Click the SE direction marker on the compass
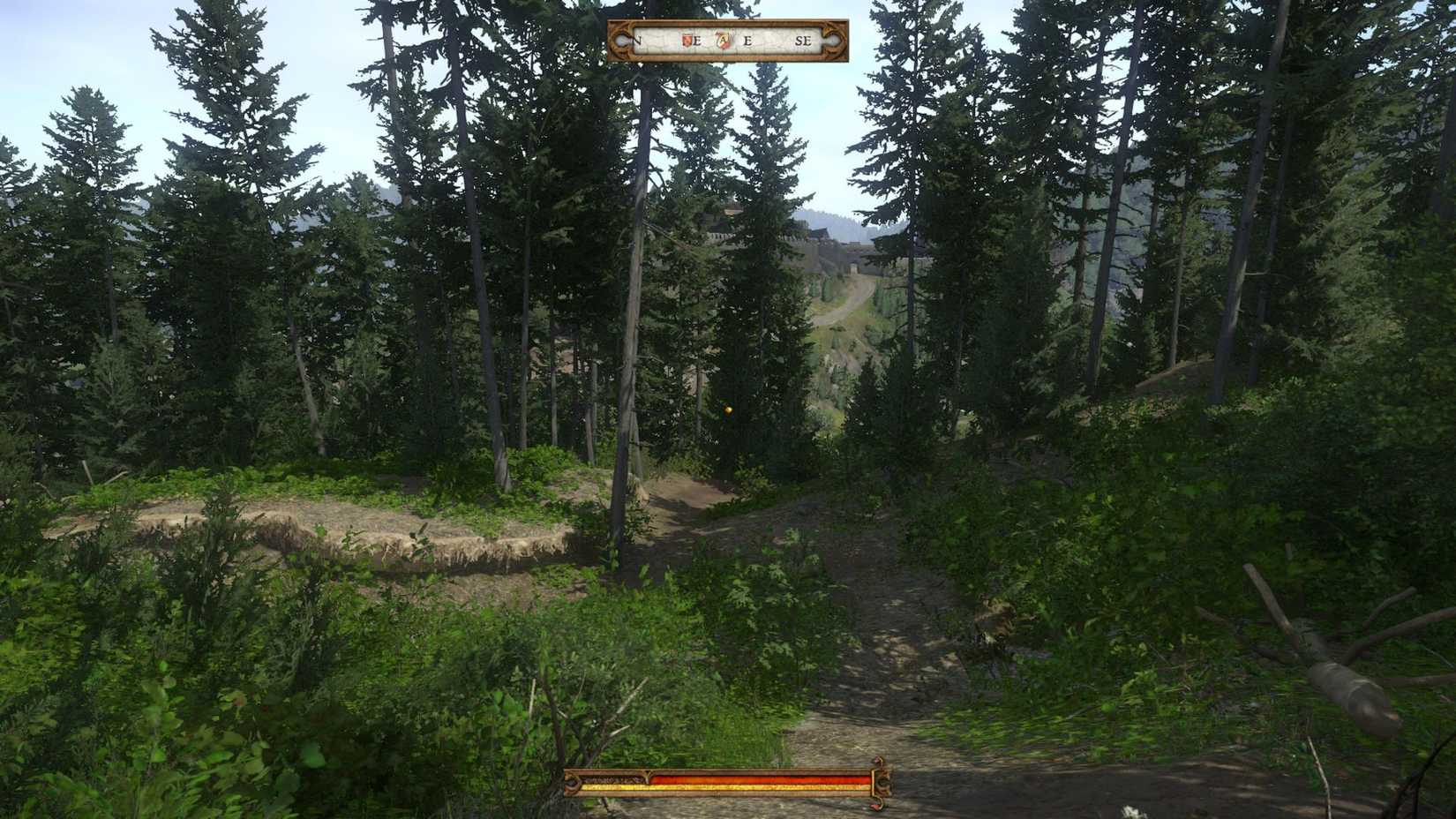This screenshot has width=1456, height=819. 805,41
